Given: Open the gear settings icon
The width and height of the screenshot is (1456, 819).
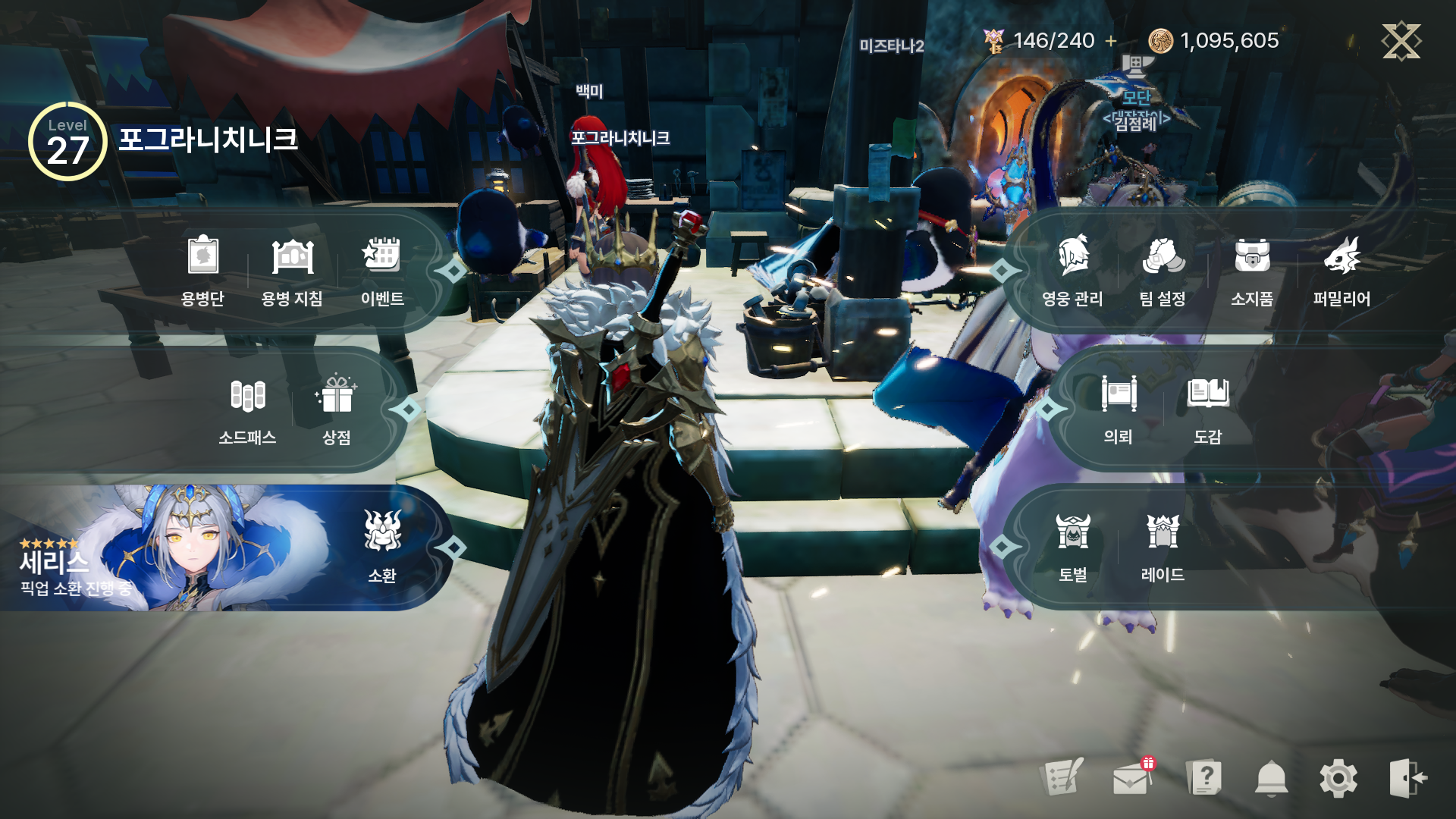Looking at the screenshot, I should click(x=1338, y=779).
